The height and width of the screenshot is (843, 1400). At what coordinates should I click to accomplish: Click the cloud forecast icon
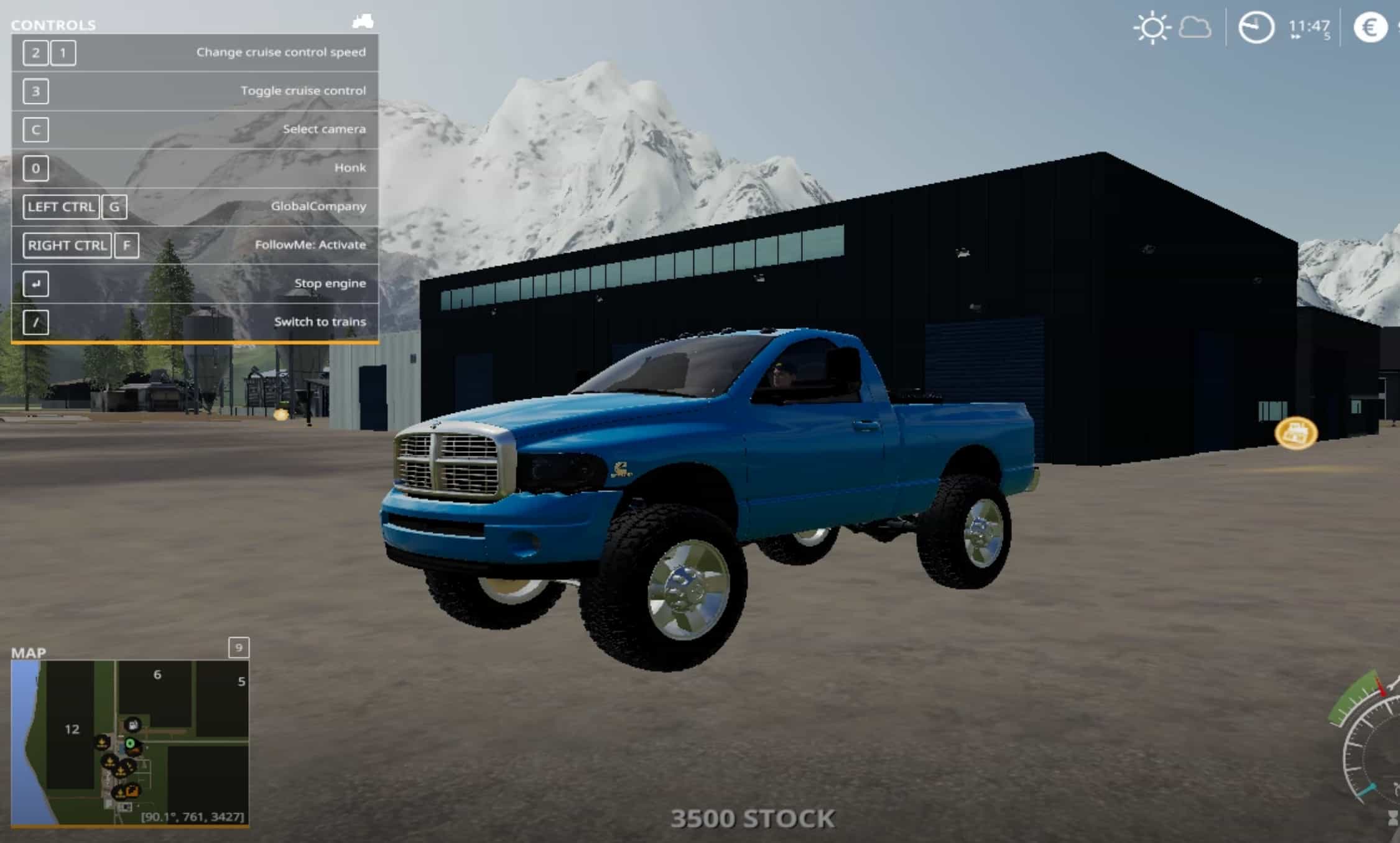pos(1195,28)
